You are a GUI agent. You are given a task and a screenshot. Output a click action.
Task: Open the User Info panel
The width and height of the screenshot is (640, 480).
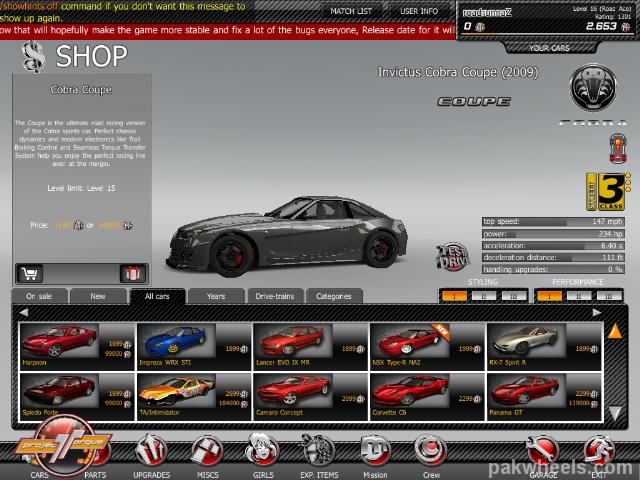pos(419,11)
